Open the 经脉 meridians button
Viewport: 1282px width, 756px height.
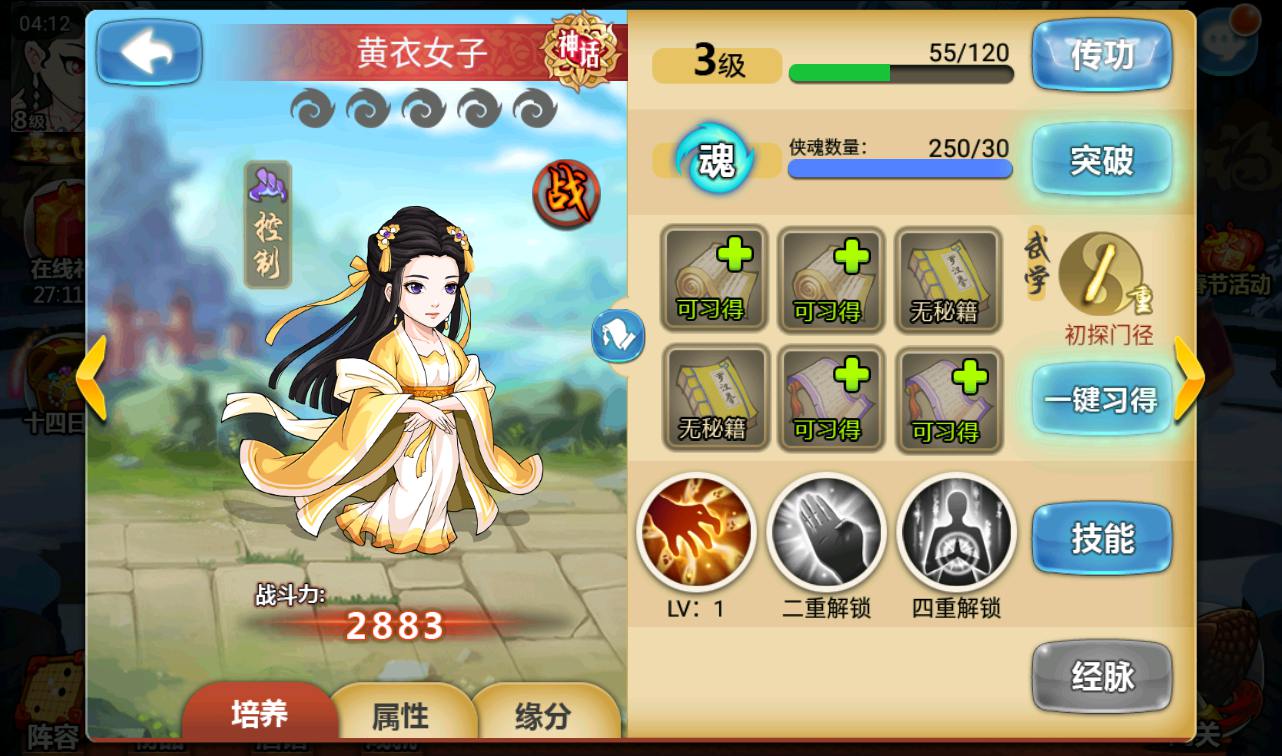[1101, 678]
